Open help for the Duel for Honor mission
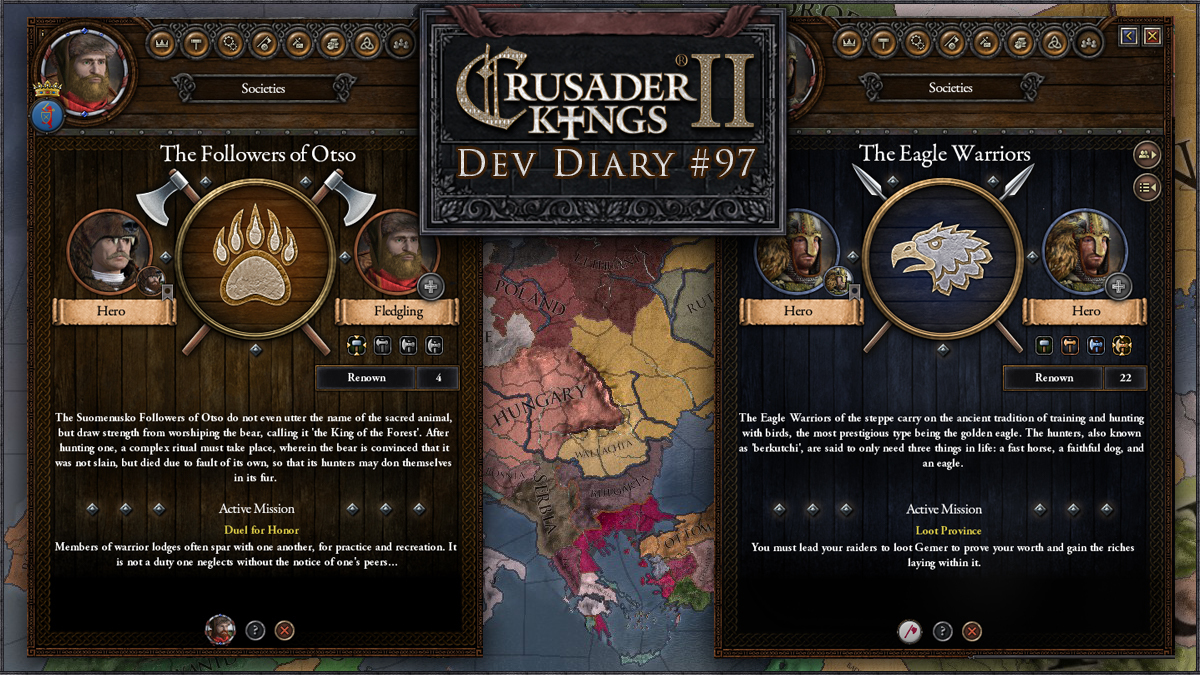1200x675 pixels. click(x=255, y=630)
